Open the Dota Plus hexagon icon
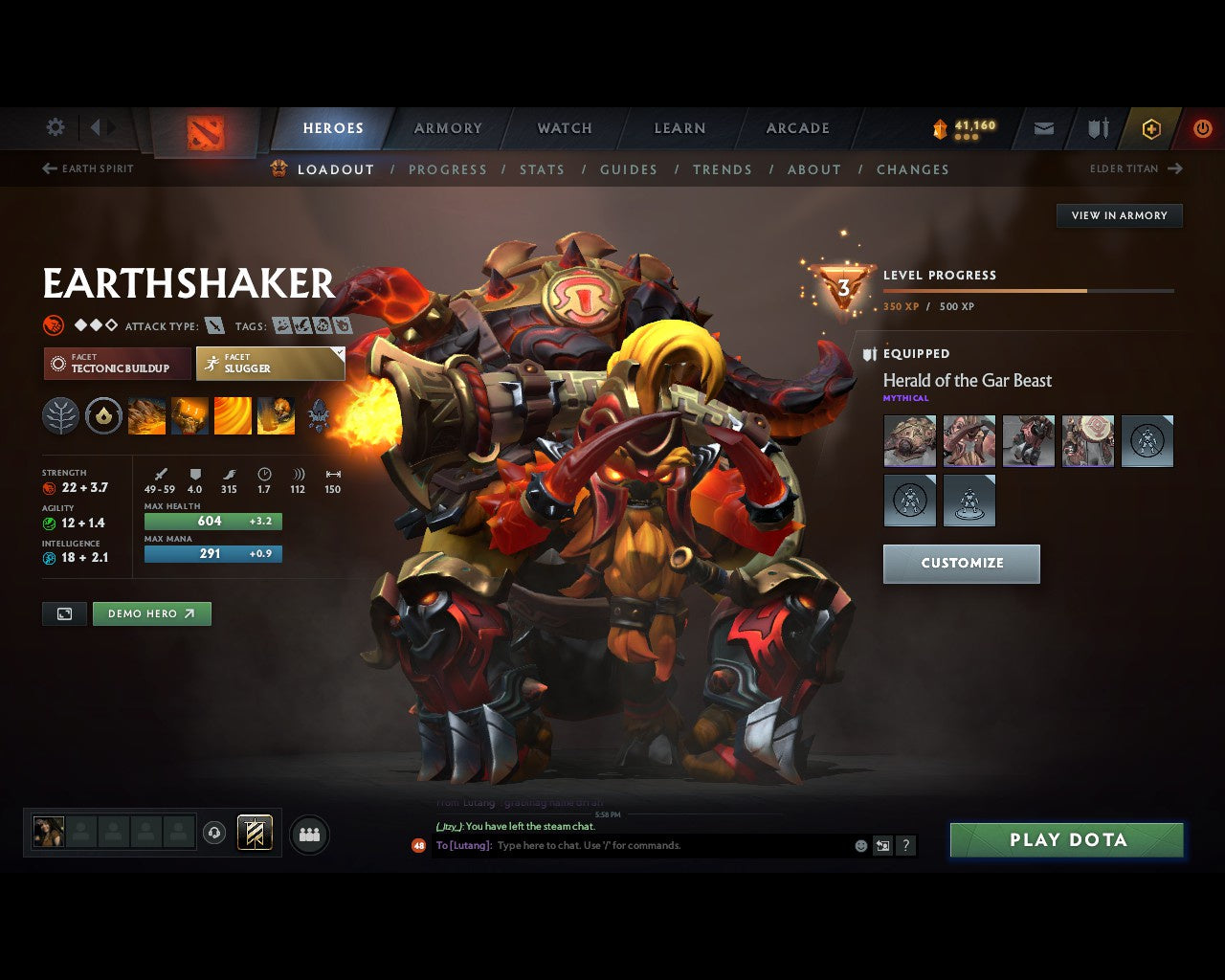 point(1150,128)
